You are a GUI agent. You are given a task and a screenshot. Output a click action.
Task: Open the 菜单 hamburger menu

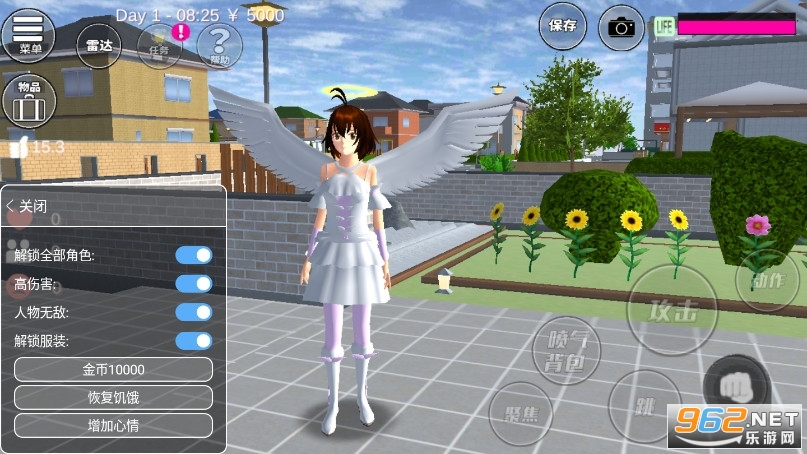(29, 34)
